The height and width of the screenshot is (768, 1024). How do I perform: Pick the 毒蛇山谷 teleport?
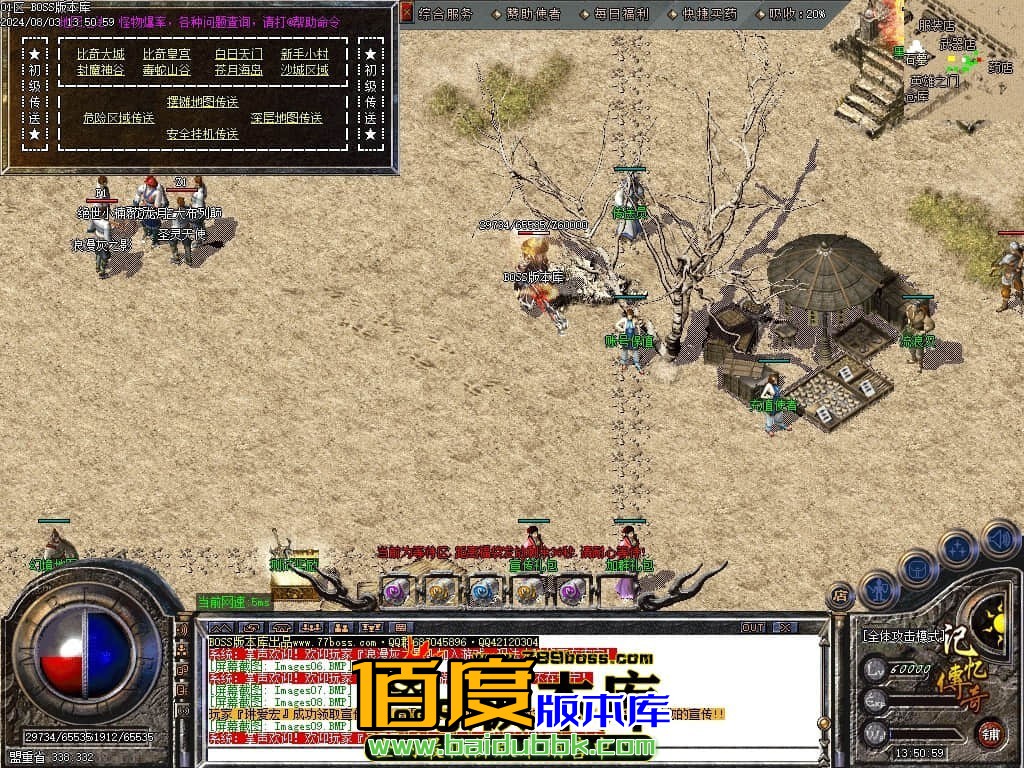click(x=166, y=71)
